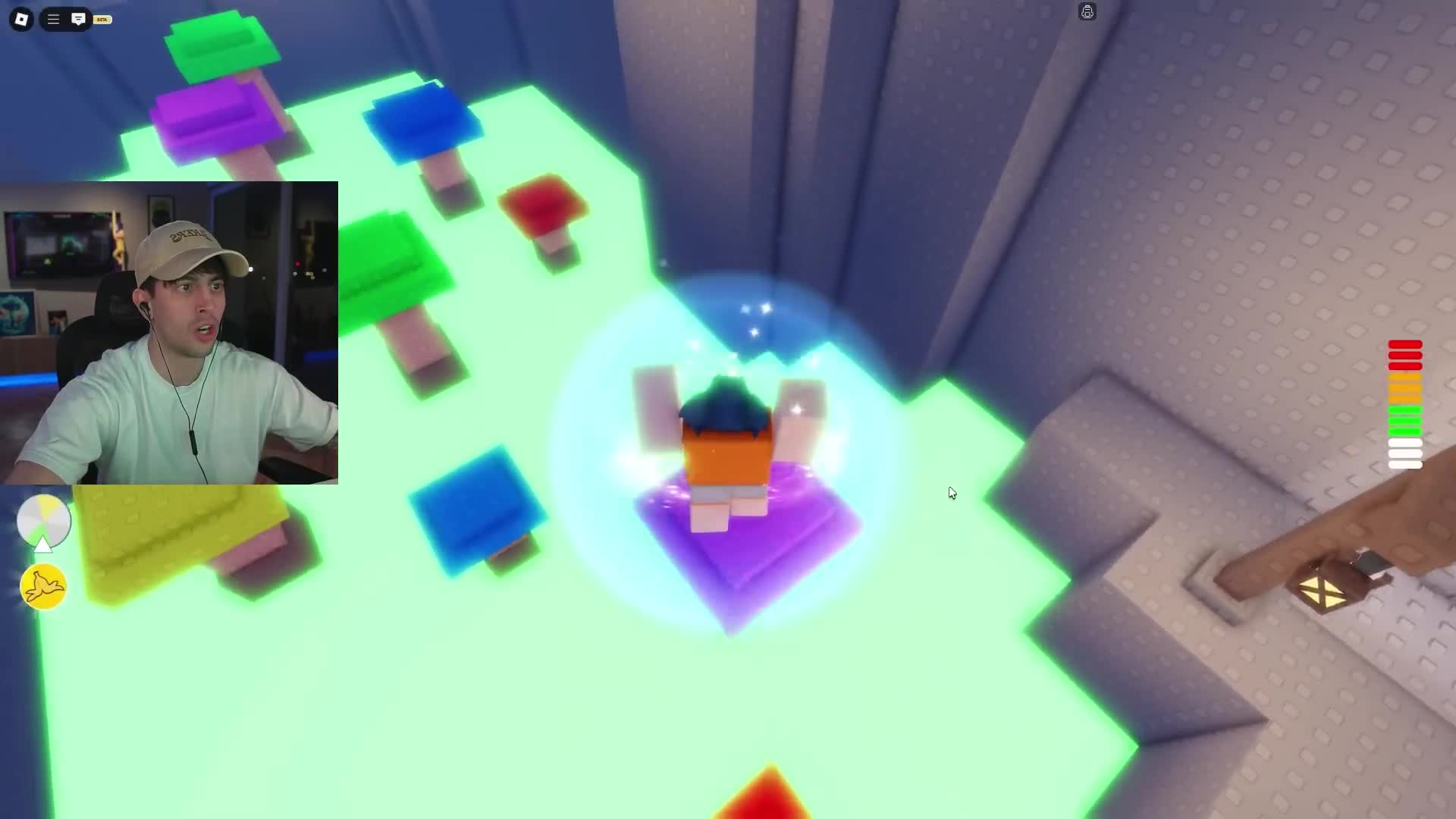Activate the banana peel ability icon
Screen dimensions: 1456x819
click(x=43, y=586)
